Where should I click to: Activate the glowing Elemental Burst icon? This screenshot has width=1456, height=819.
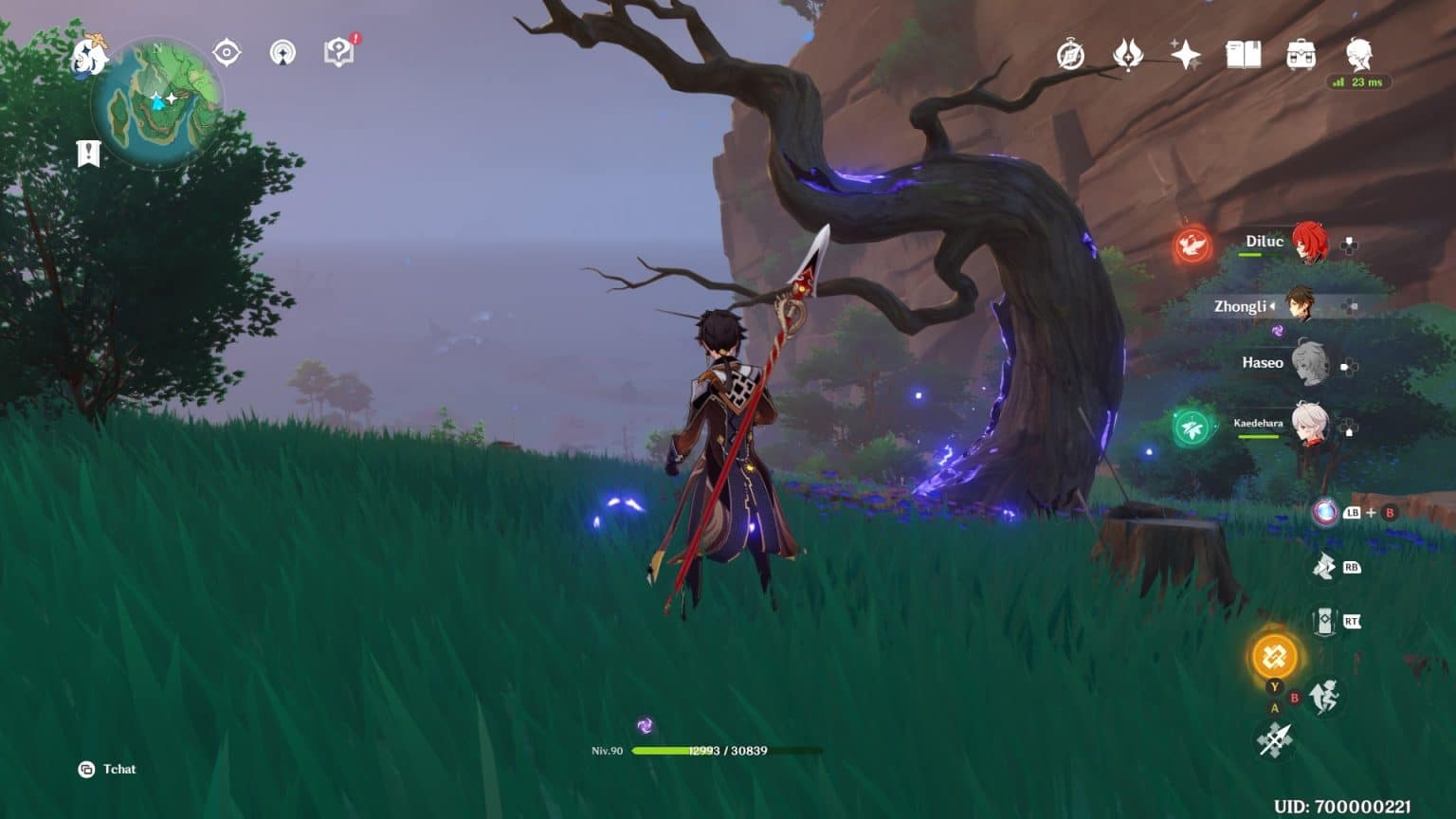coord(1274,655)
